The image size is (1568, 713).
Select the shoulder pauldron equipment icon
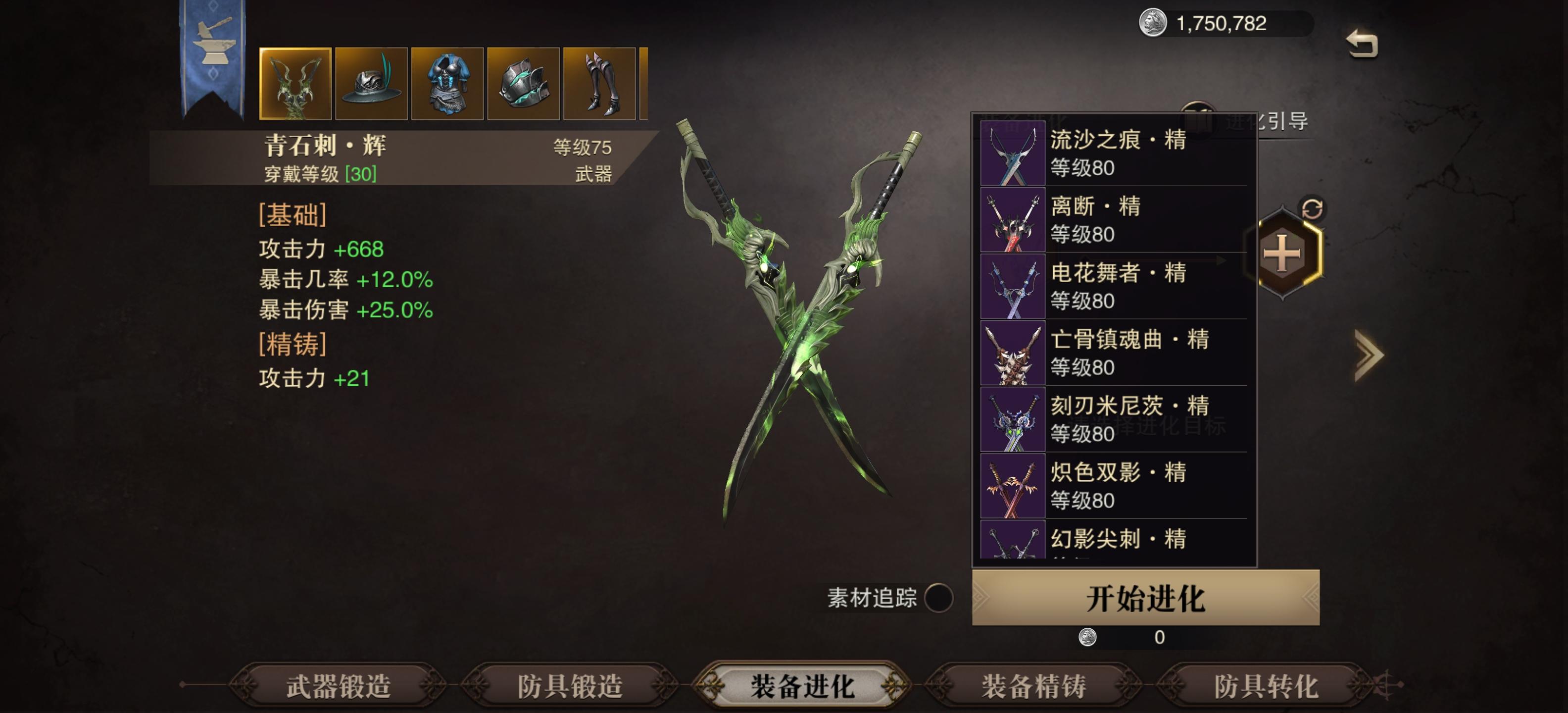click(522, 83)
